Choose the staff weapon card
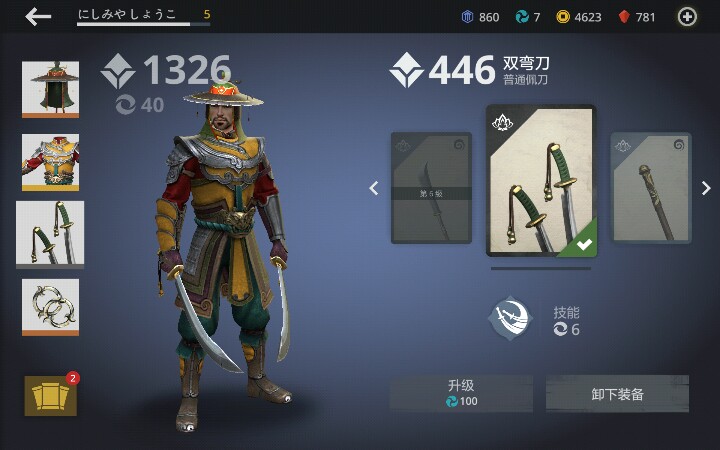This screenshot has height=450, width=720. click(650, 188)
